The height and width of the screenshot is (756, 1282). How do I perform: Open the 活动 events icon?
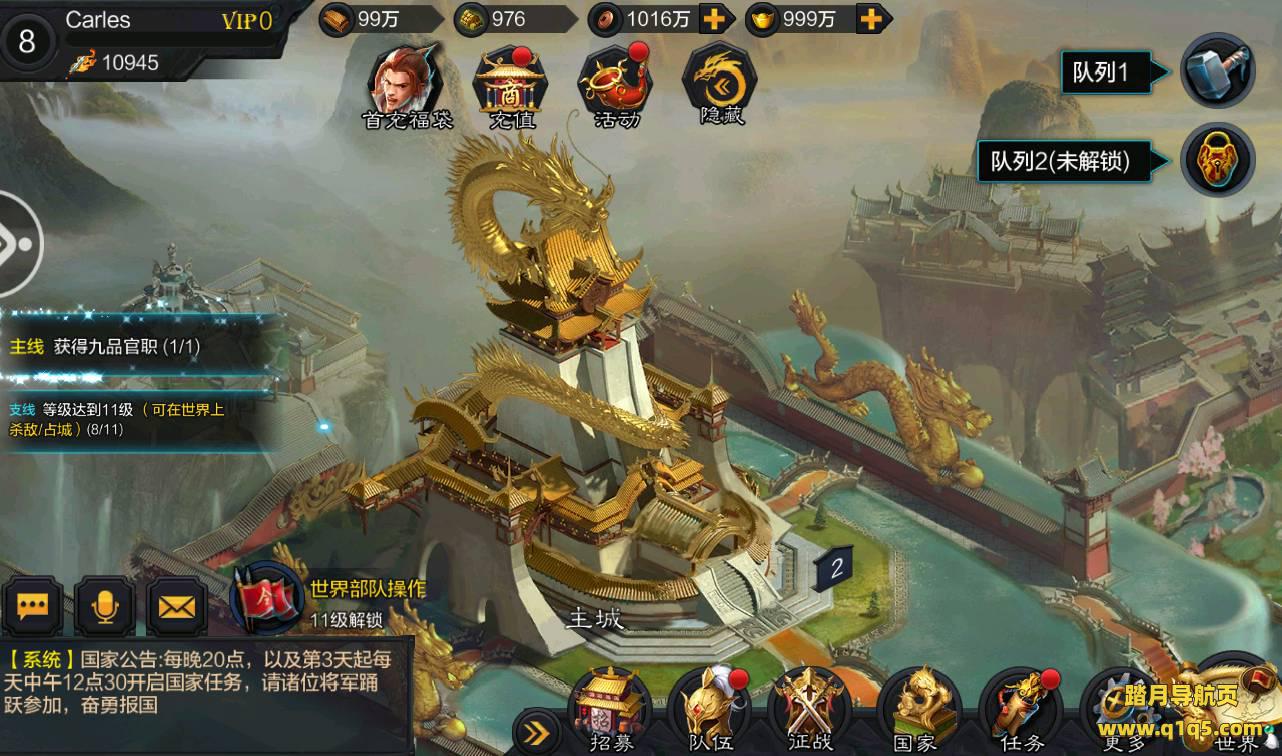pos(616,82)
